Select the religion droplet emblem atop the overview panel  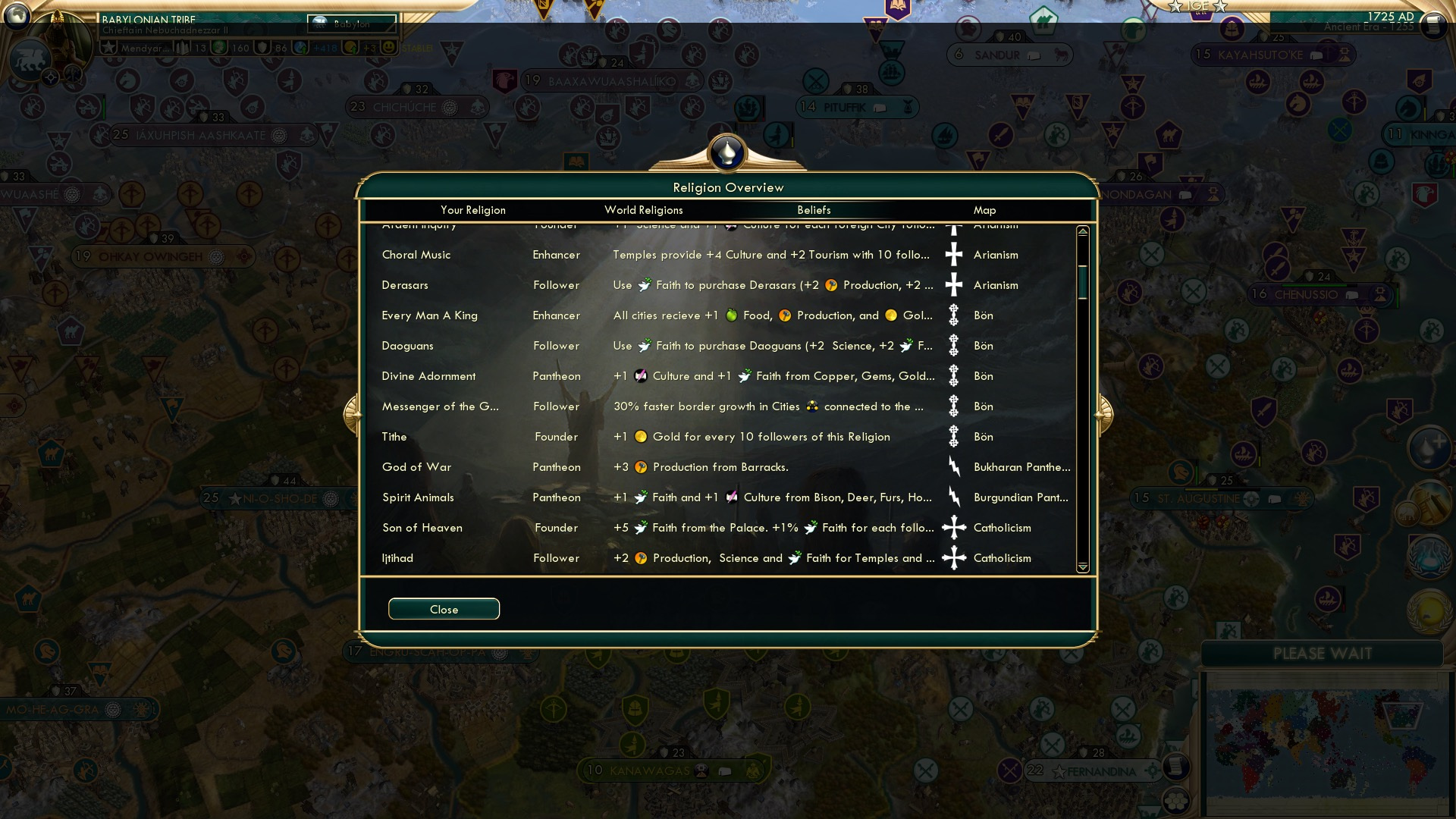pyautogui.click(x=726, y=152)
